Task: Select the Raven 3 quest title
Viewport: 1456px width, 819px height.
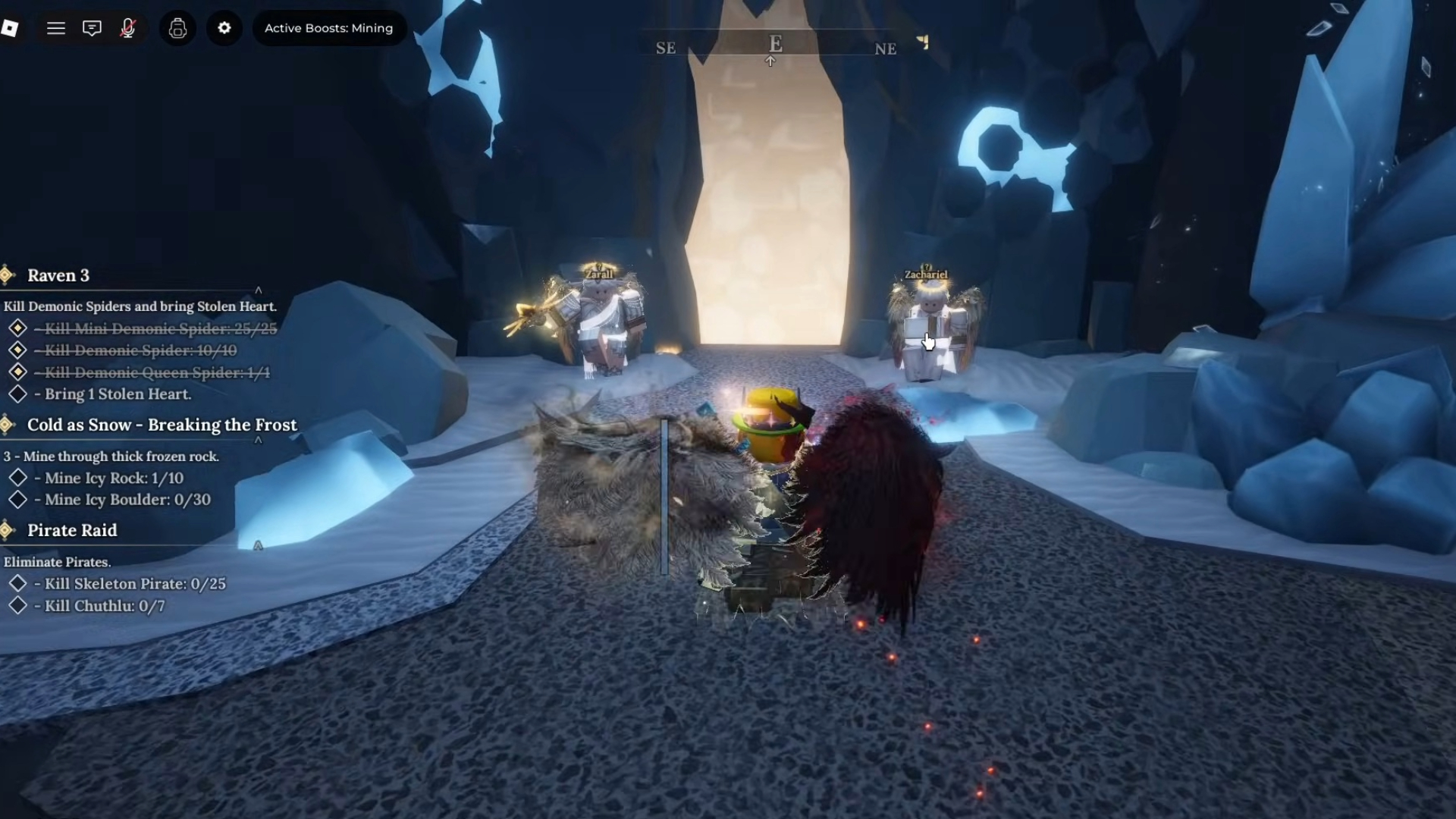Action: pyautogui.click(x=58, y=275)
